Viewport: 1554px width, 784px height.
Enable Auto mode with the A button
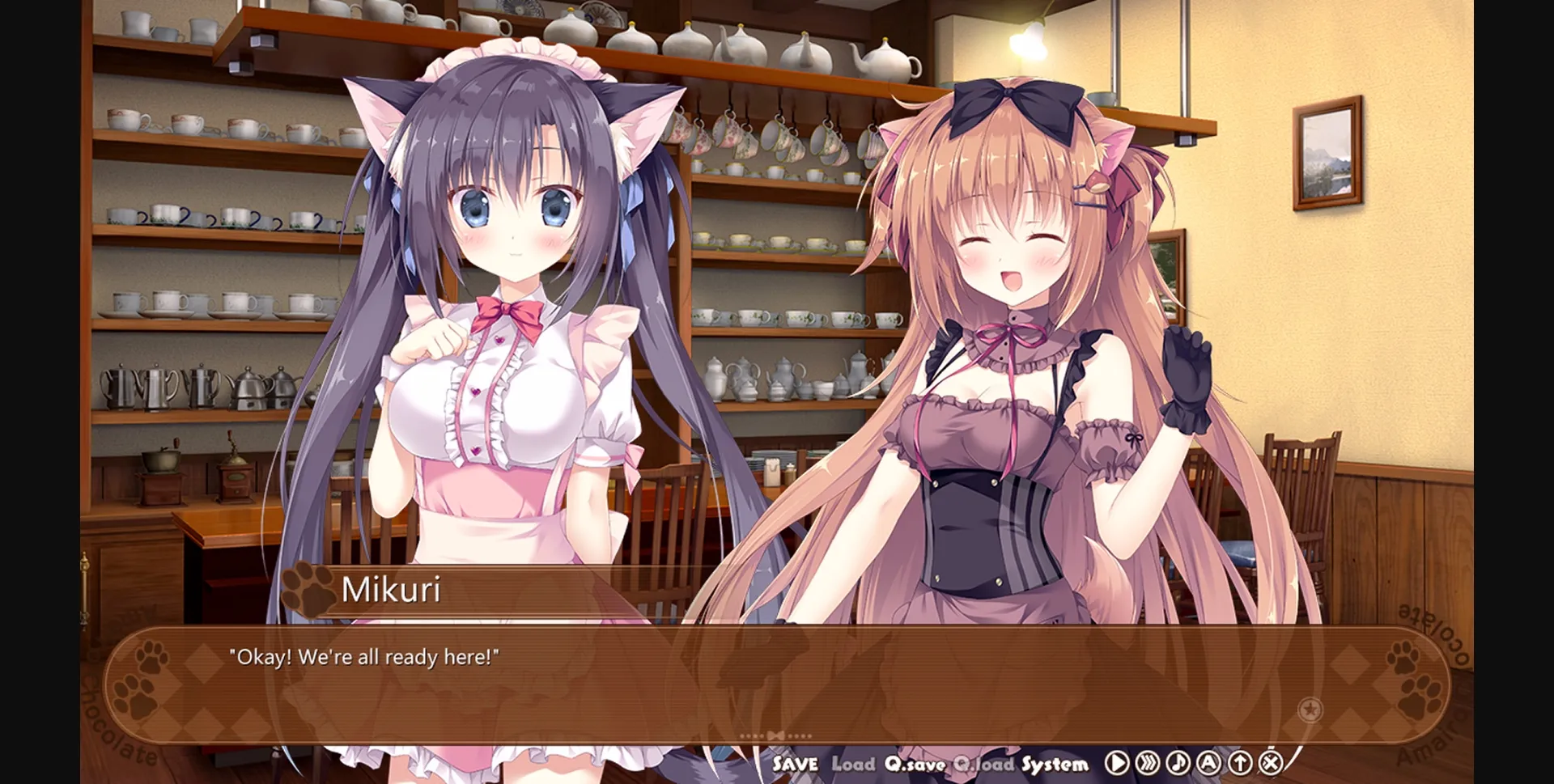pyautogui.click(x=1208, y=762)
